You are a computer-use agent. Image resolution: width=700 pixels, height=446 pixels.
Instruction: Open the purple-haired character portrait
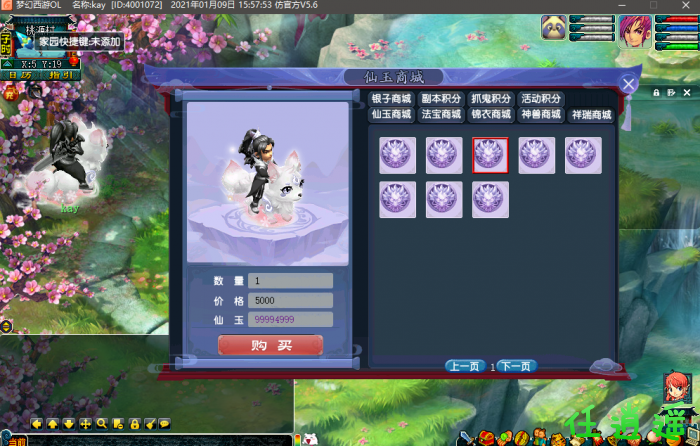click(634, 30)
